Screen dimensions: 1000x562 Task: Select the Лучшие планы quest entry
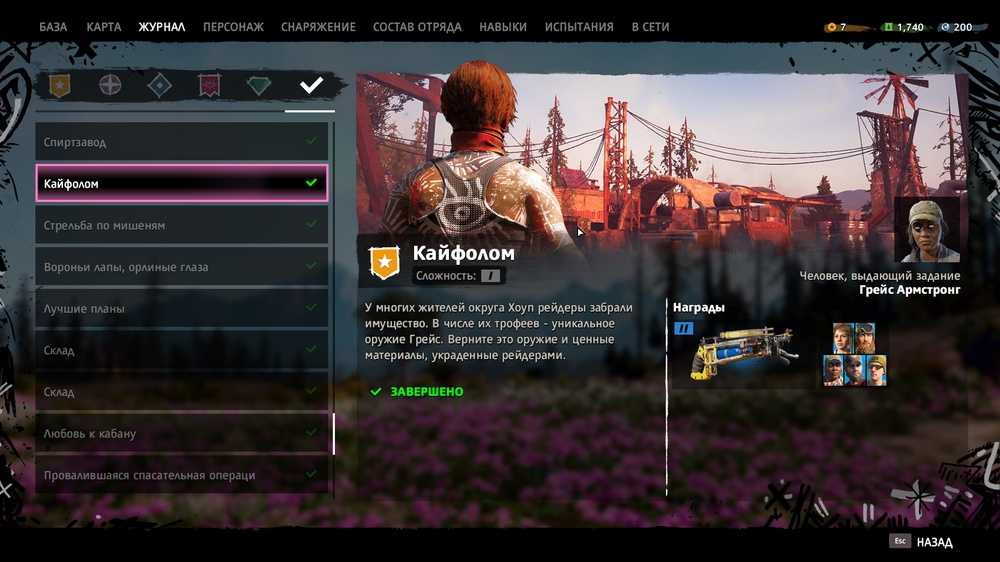[x=181, y=309]
